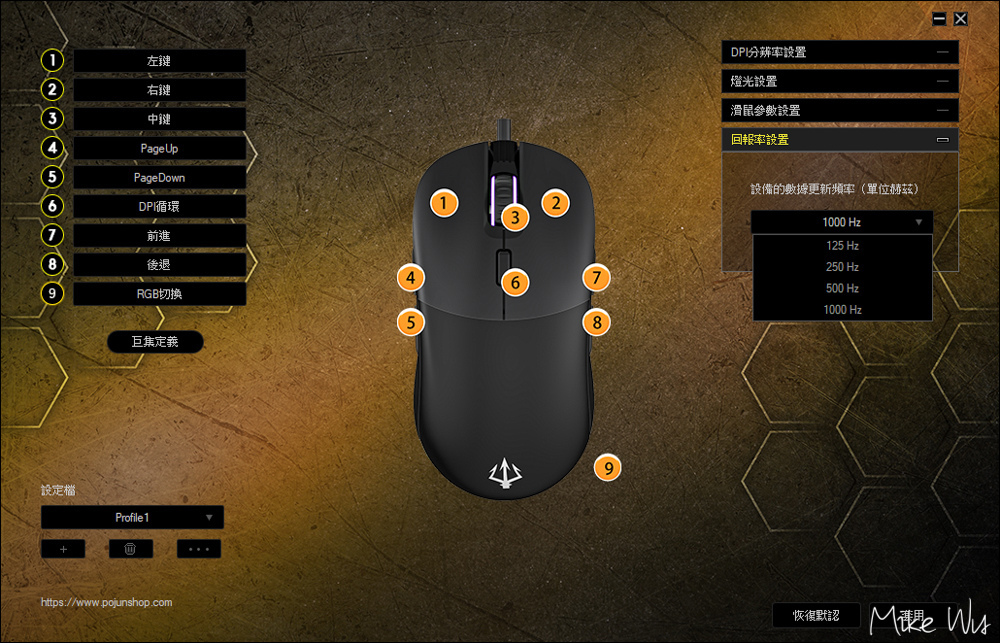Screen dimensions: 1000x643
Task: Delete profile using the trash icon
Action: pyautogui.click(x=131, y=549)
